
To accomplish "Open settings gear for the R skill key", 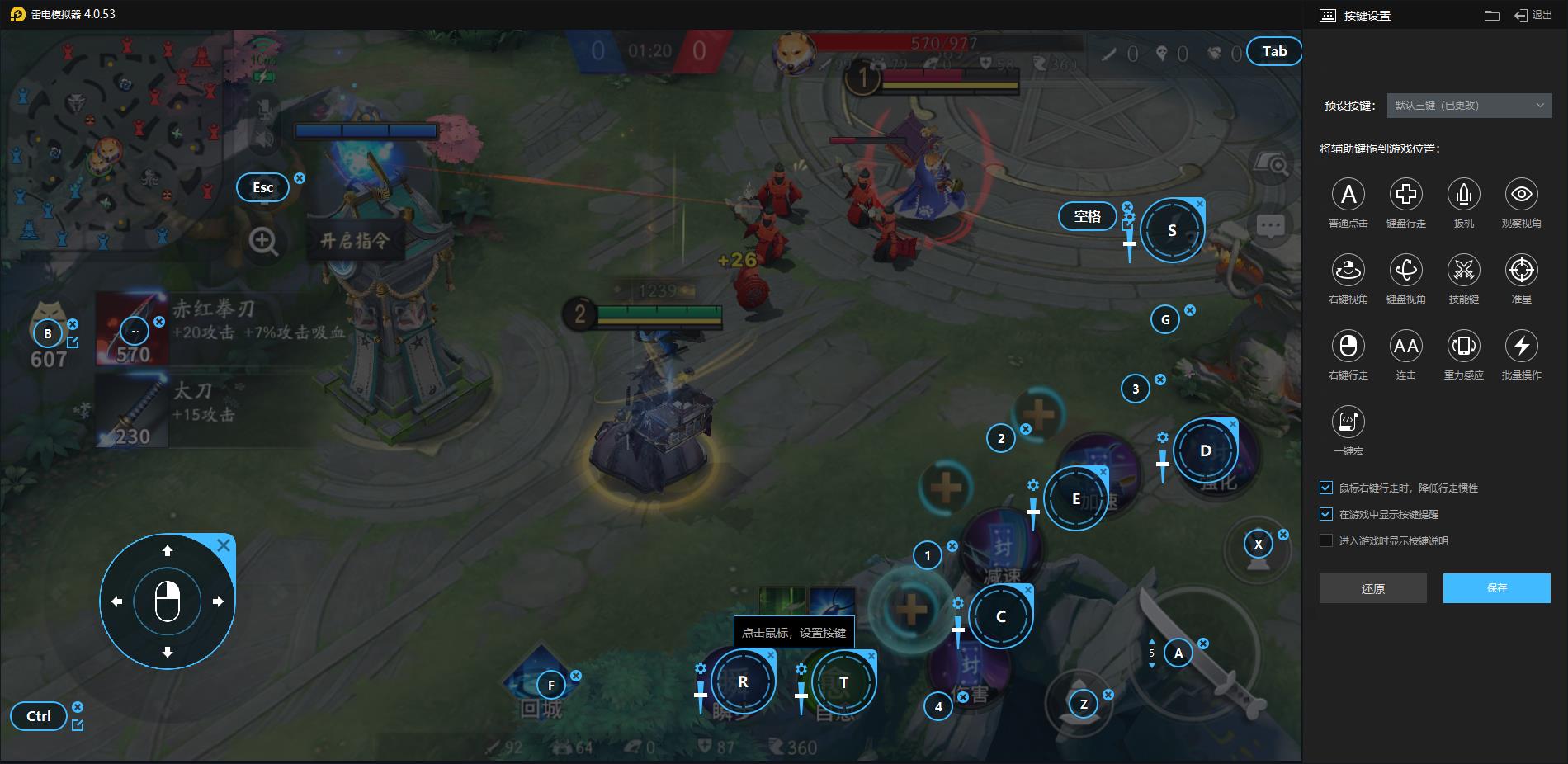I will pos(701,668).
